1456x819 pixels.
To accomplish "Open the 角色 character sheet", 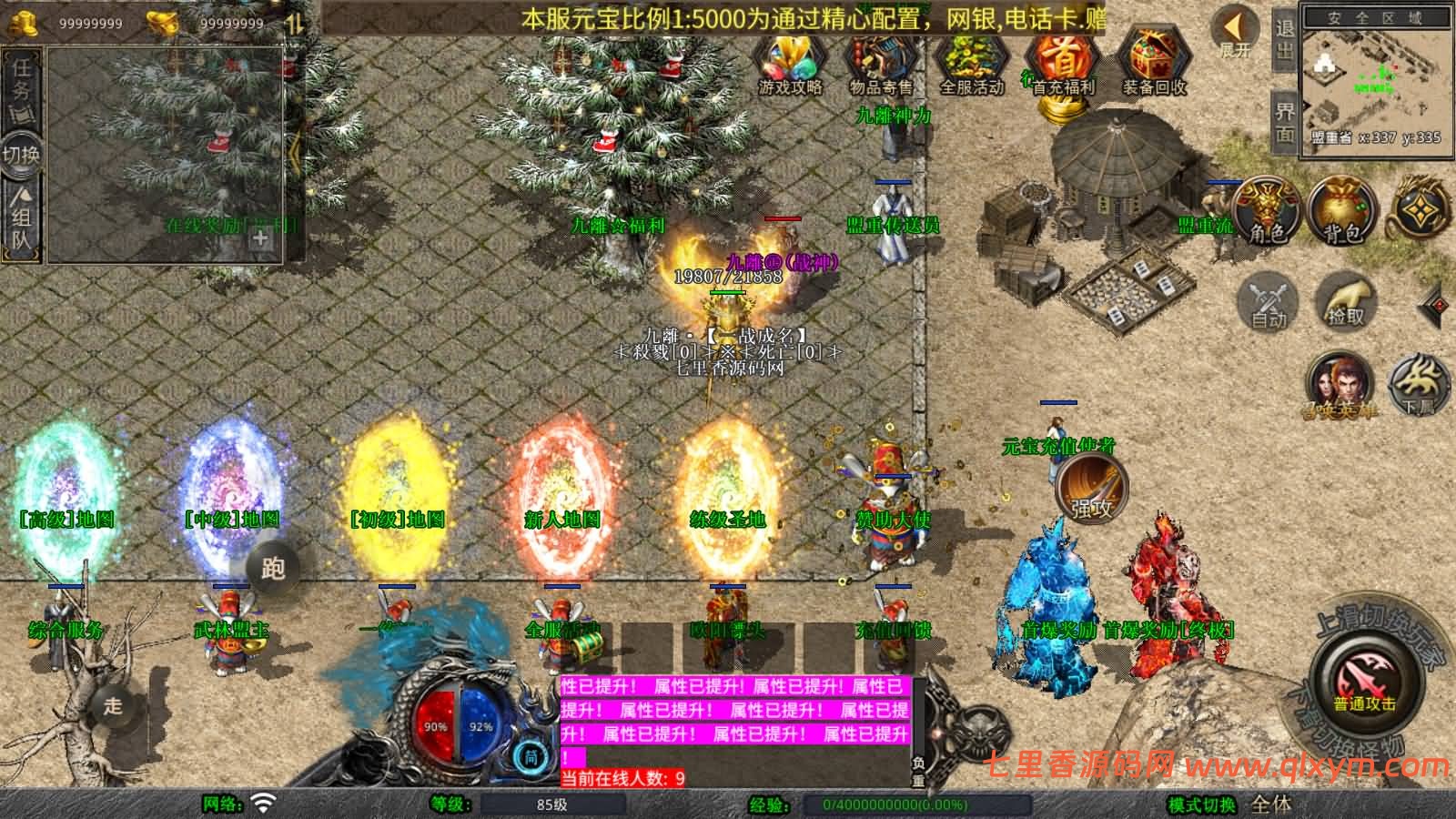I will tap(1267, 211).
